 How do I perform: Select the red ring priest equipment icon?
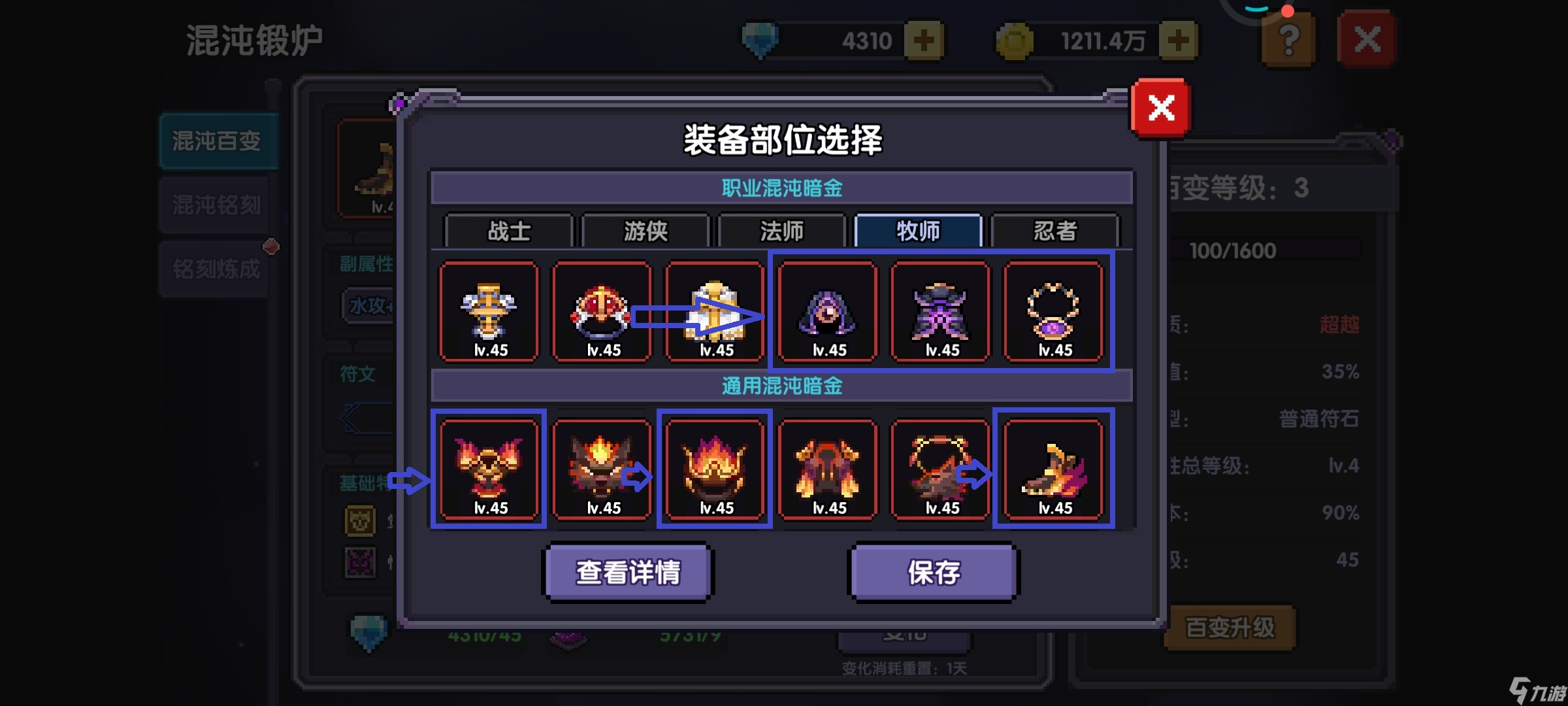tap(601, 312)
